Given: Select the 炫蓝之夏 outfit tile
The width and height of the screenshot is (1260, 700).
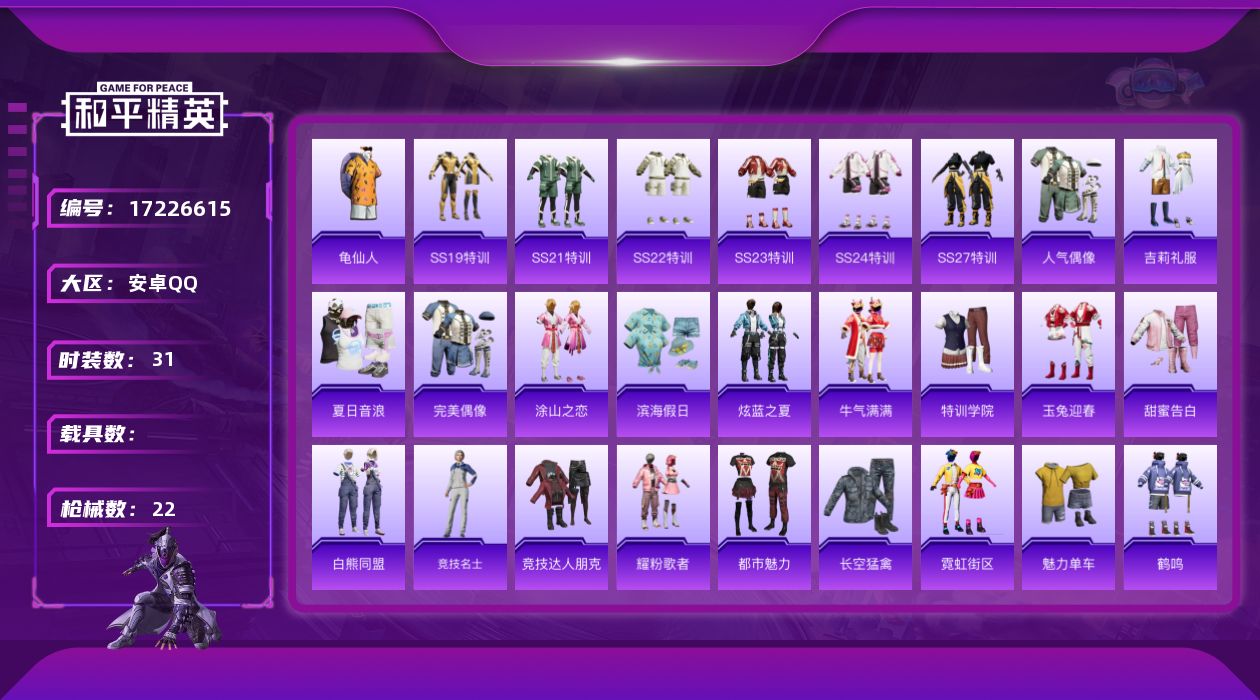Looking at the screenshot, I should (x=764, y=363).
